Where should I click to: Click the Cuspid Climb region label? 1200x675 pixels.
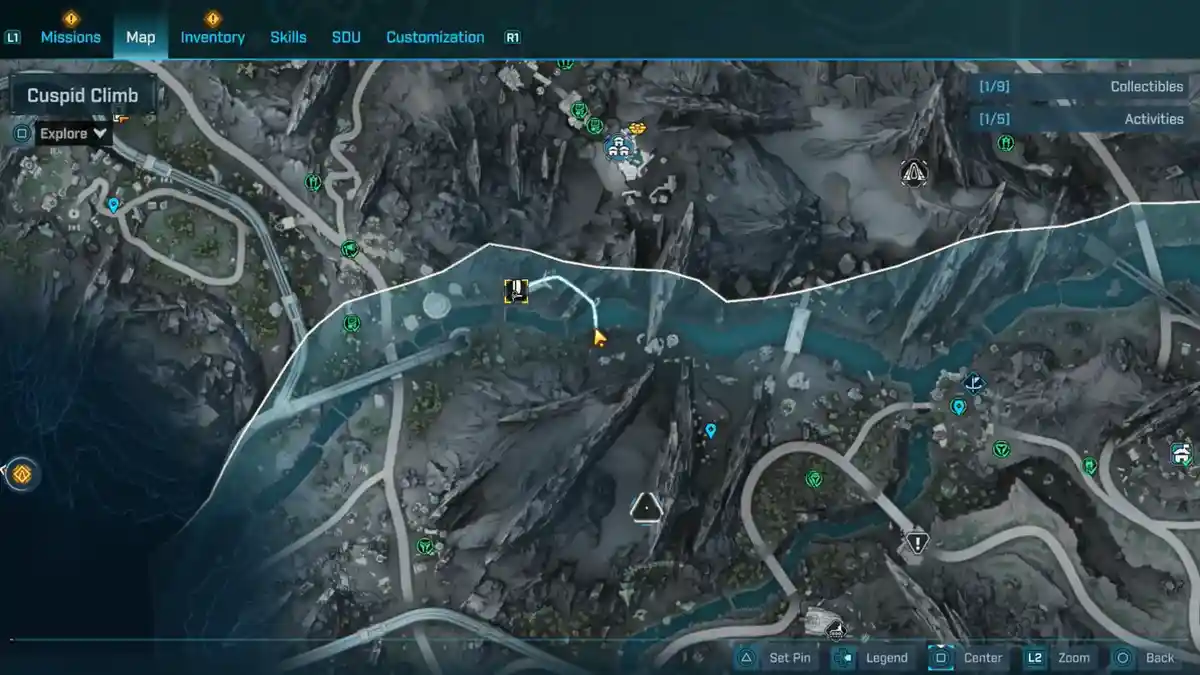coord(84,96)
